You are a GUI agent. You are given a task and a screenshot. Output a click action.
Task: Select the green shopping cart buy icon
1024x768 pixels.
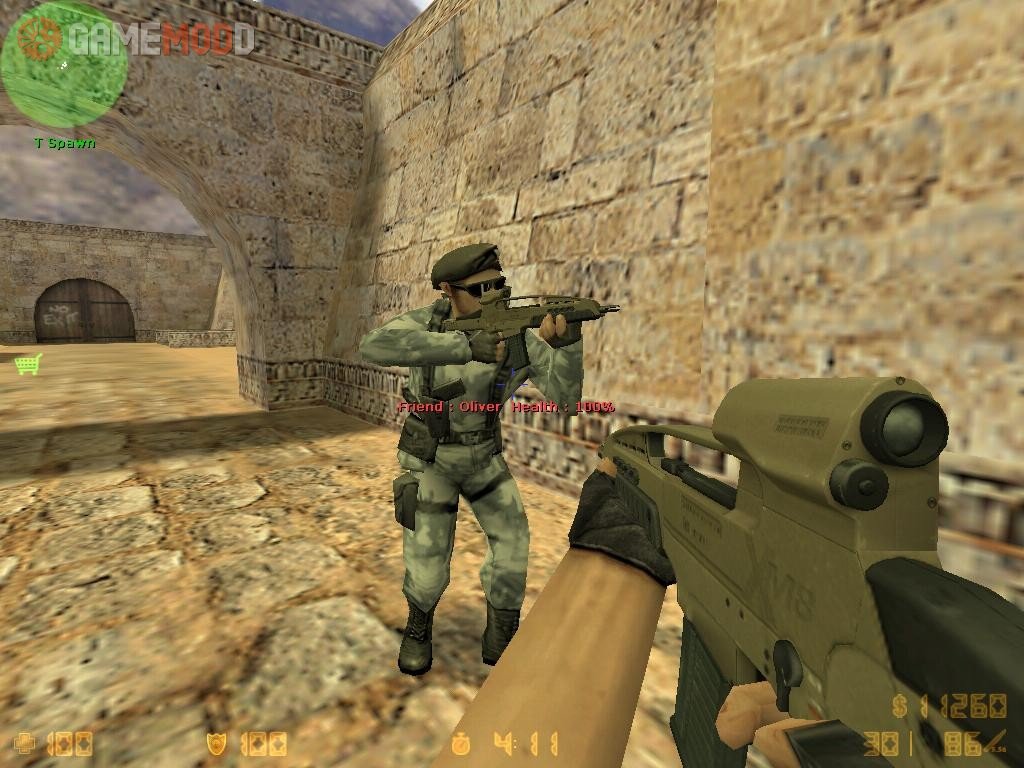(27, 364)
